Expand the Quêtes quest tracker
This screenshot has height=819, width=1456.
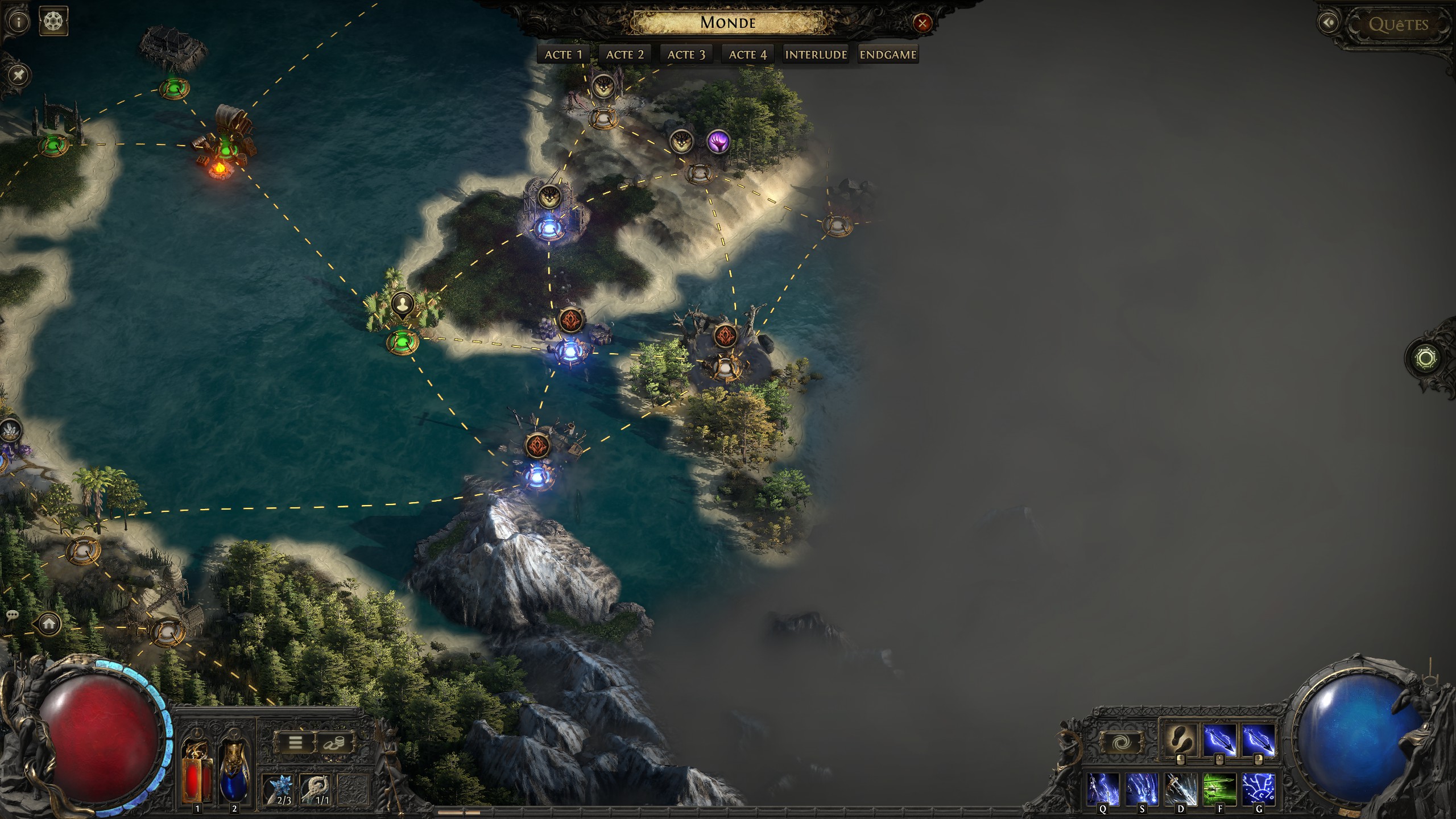tap(1397, 24)
